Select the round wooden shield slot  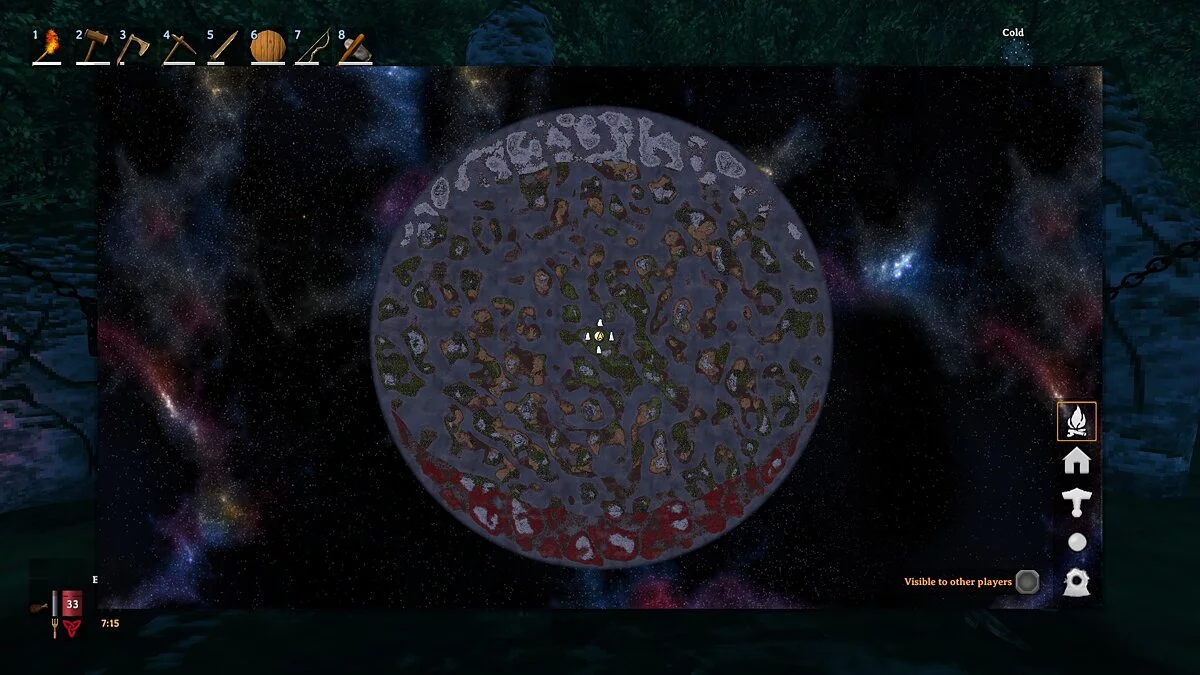pos(267,47)
